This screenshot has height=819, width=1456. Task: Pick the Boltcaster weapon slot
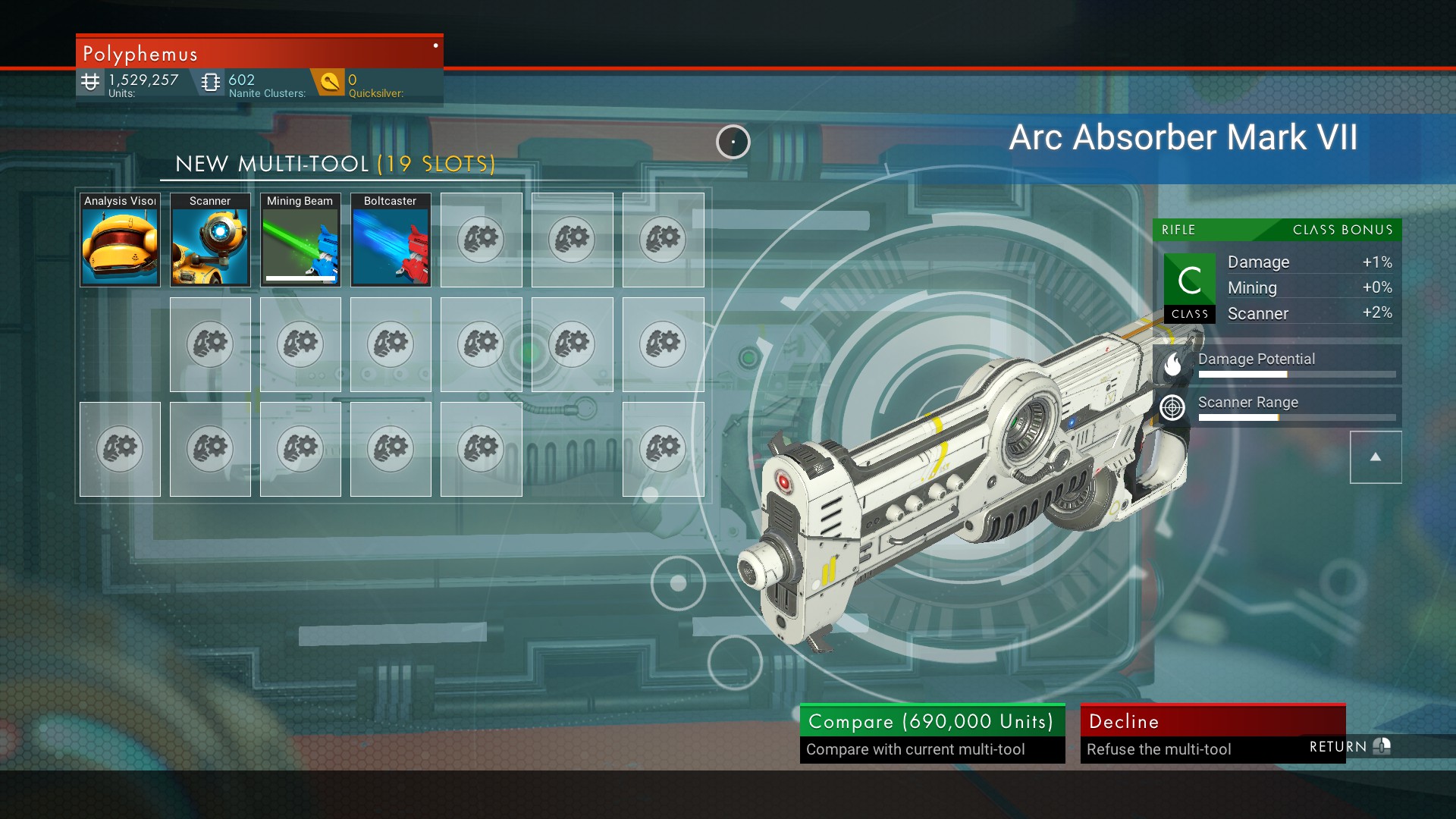pos(391,240)
